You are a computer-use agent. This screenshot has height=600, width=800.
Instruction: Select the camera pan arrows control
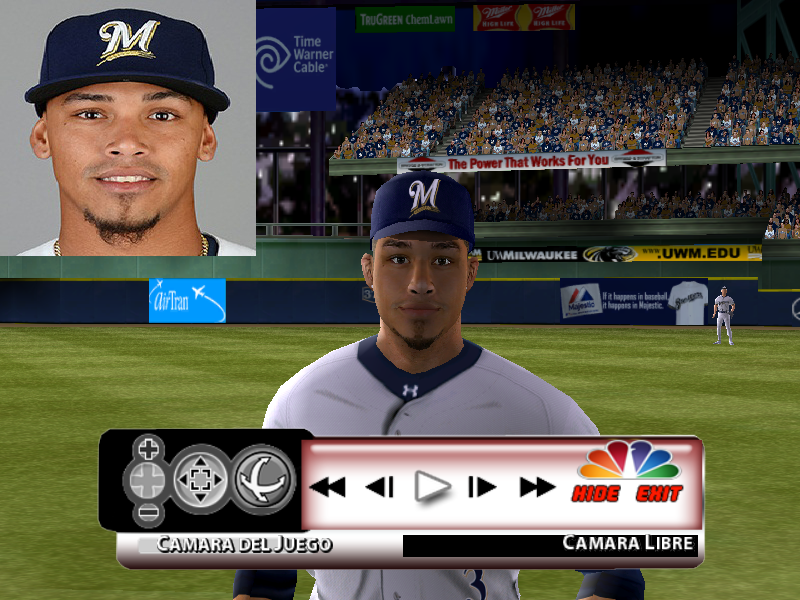(201, 480)
